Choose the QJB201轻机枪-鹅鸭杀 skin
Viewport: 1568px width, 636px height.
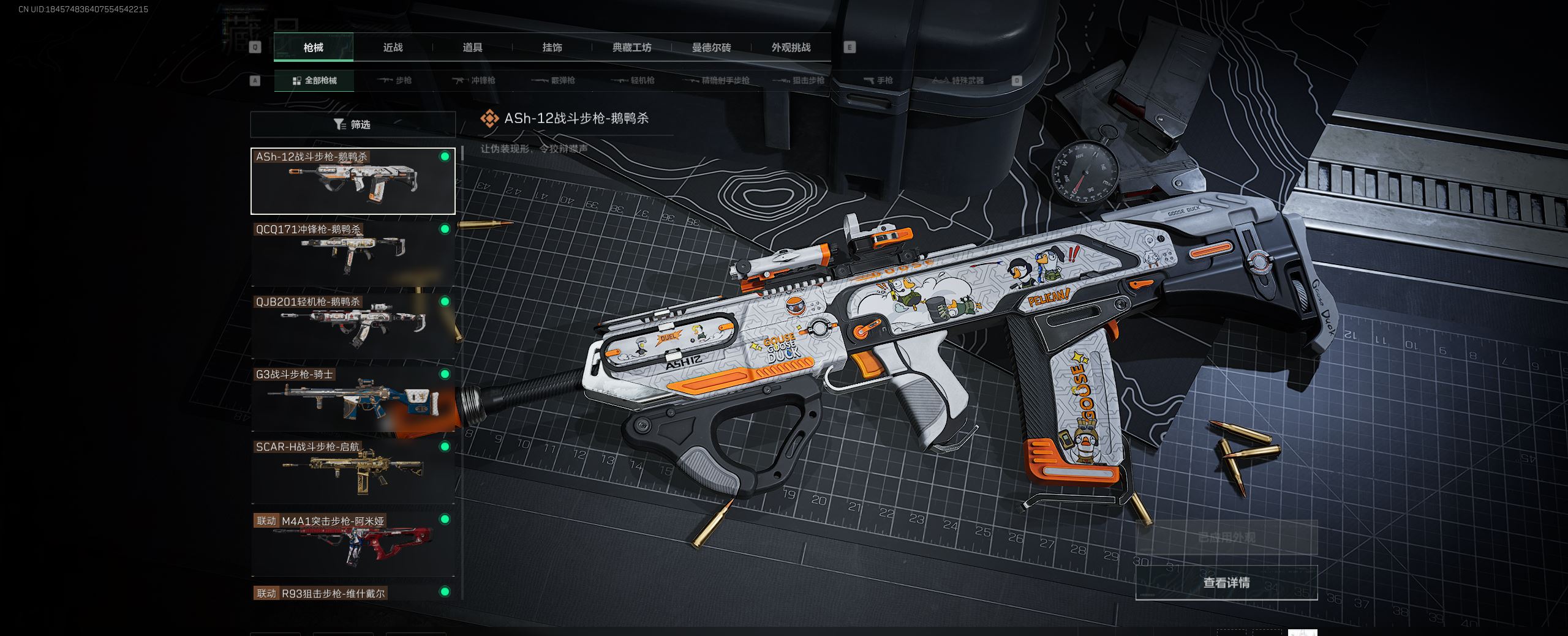tap(353, 326)
